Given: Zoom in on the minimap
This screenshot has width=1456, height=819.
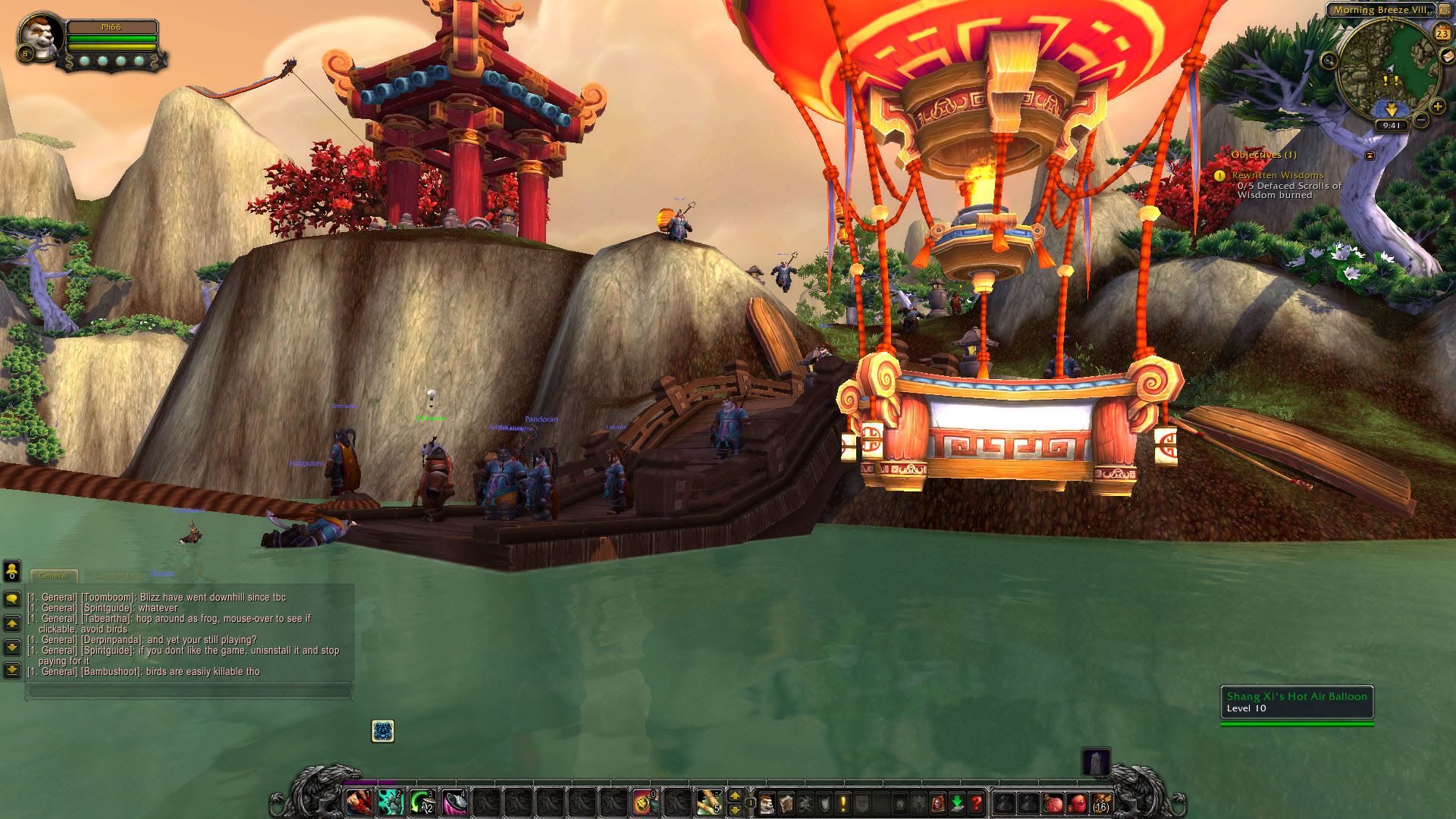Looking at the screenshot, I should [1437, 107].
